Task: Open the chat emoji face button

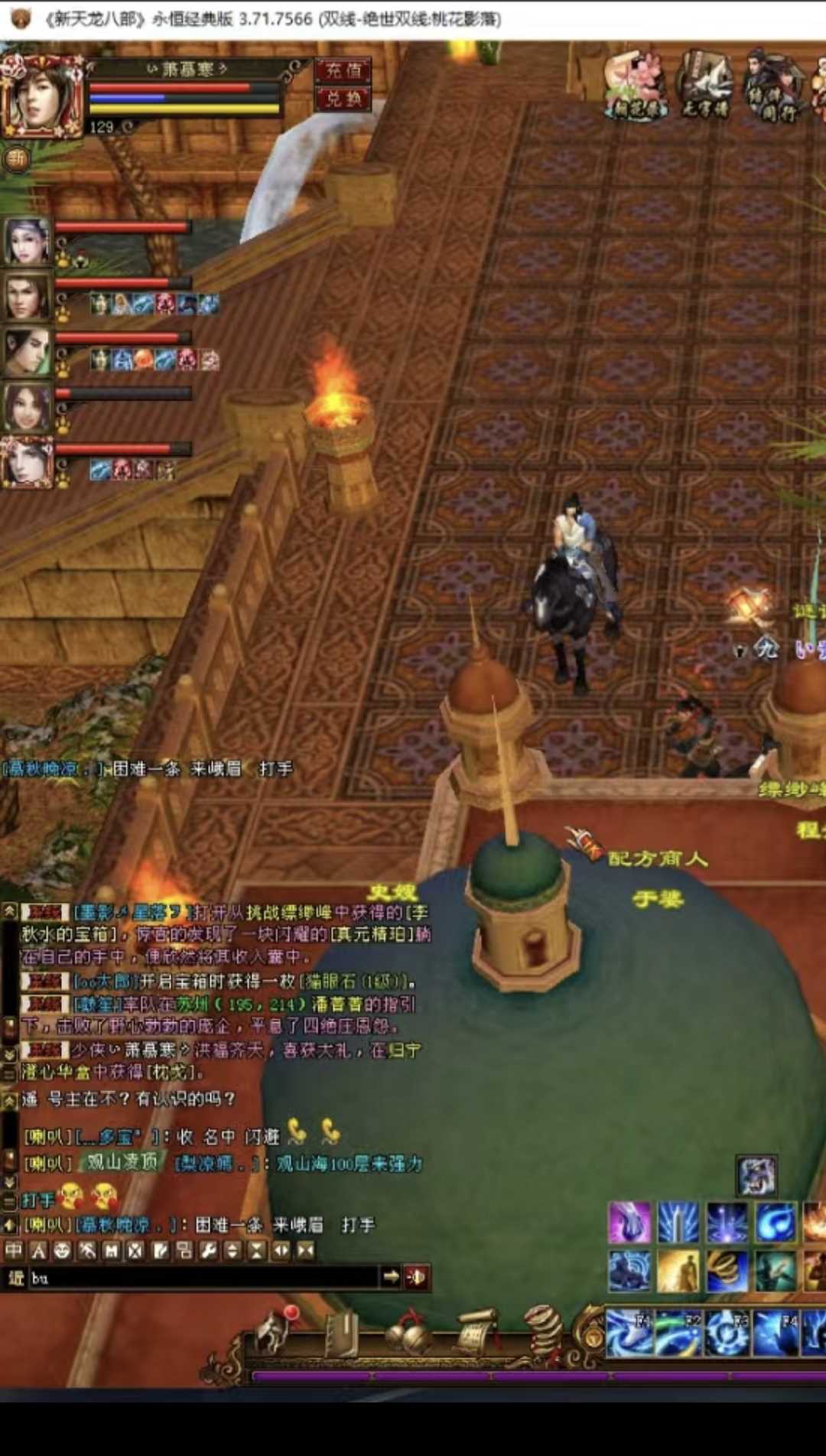Action: coord(63,1250)
